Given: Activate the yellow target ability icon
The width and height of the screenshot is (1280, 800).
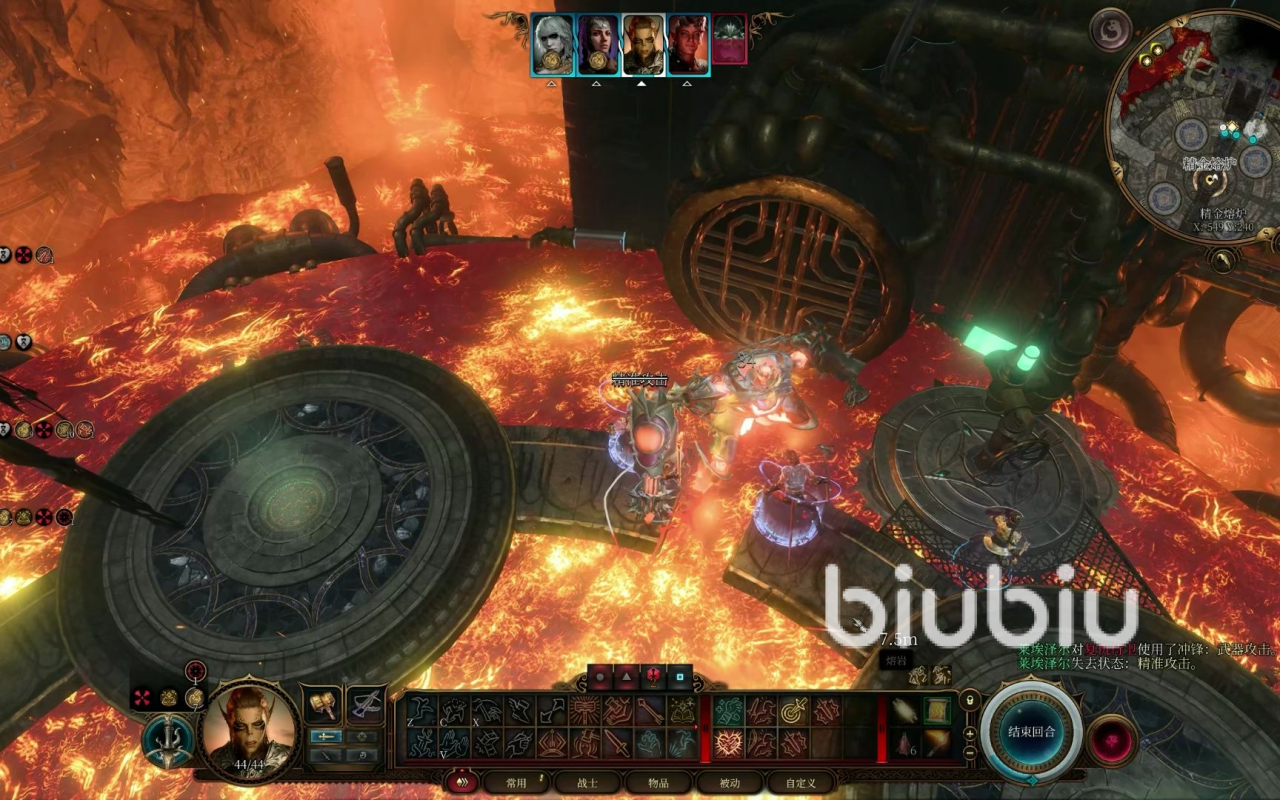Looking at the screenshot, I should 794,711.
